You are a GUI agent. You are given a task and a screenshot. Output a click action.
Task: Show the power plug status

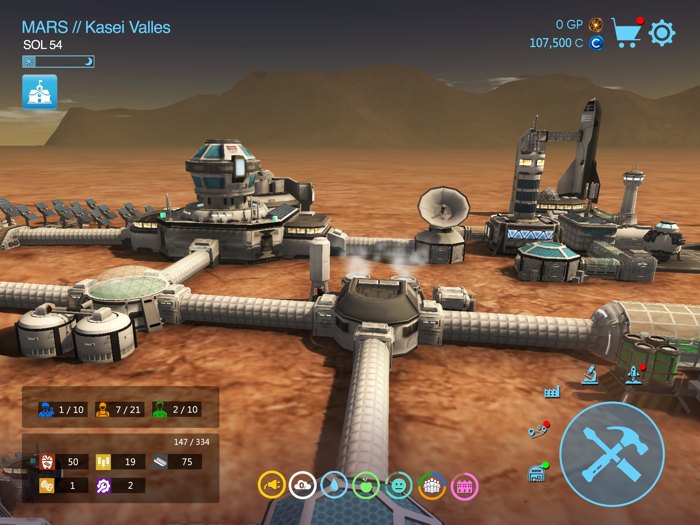click(x=271, y=486)
